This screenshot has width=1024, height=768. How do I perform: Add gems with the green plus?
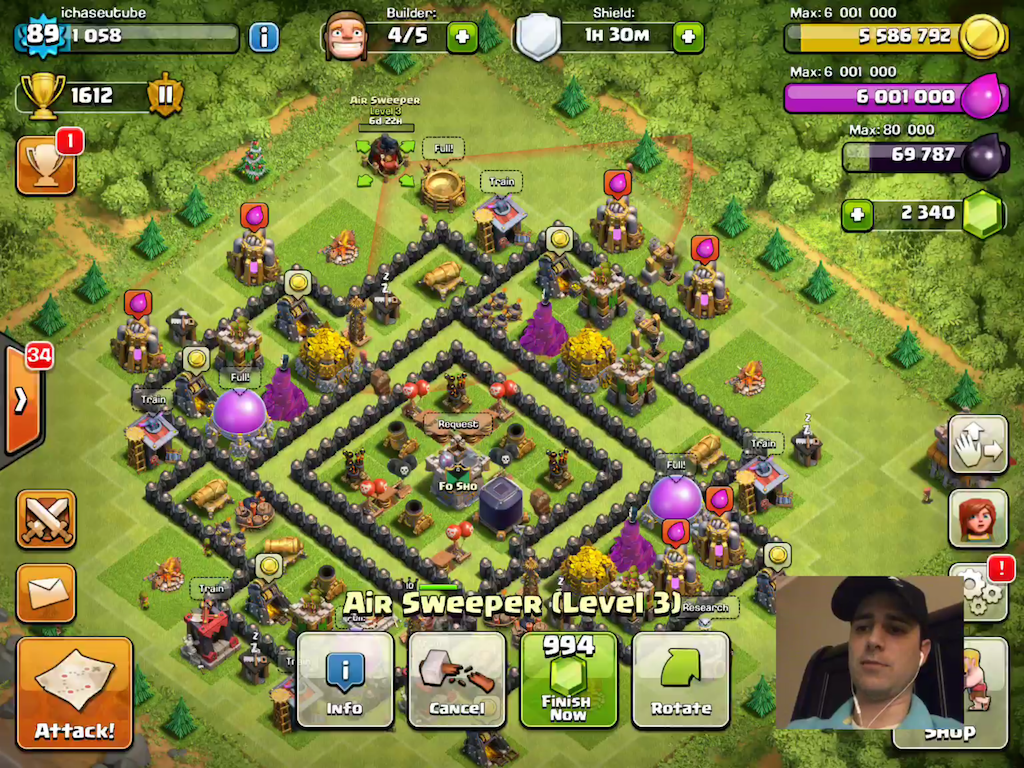point(856,214)
